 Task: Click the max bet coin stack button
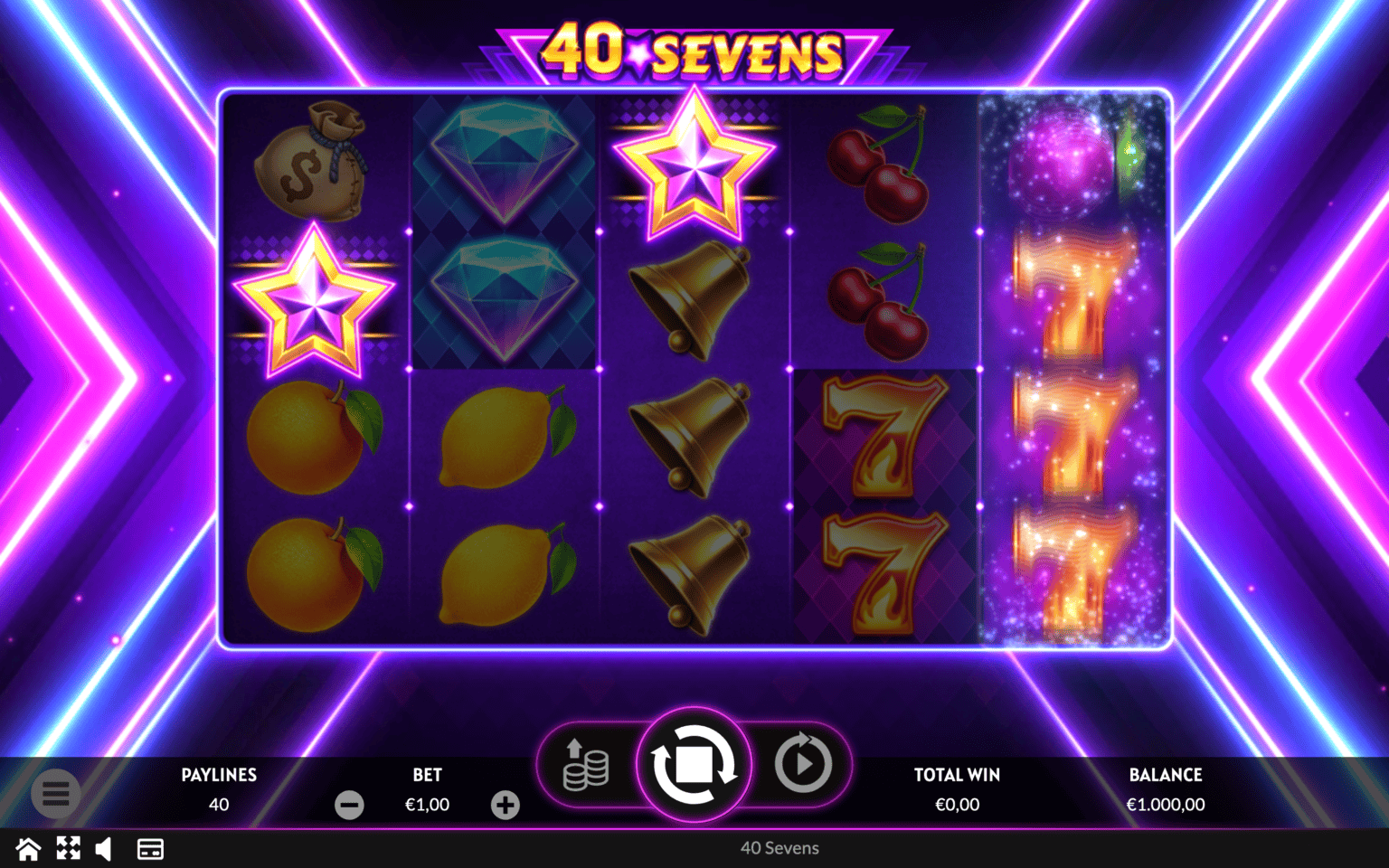pos(586,765)
